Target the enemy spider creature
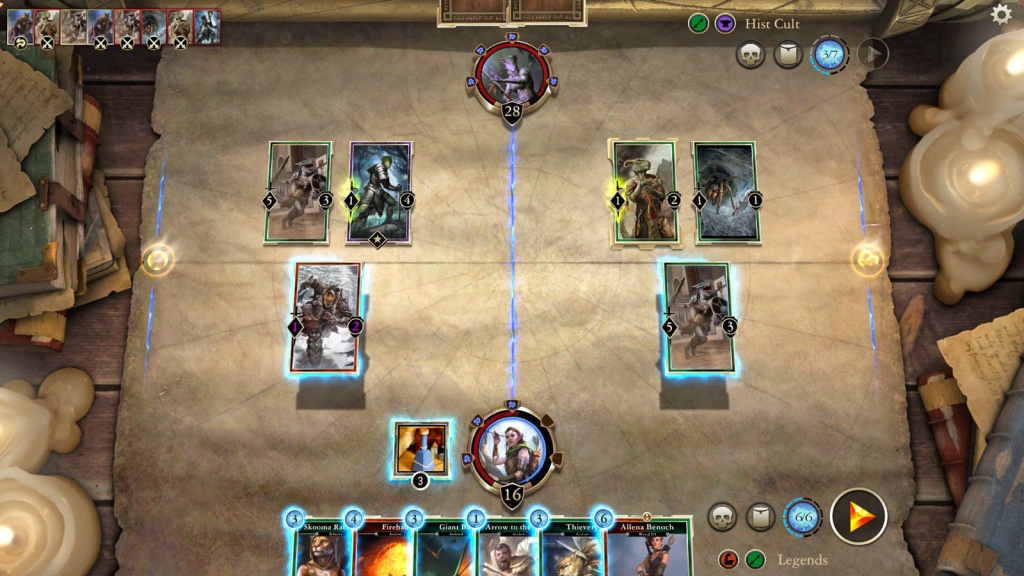 point(725,192)
